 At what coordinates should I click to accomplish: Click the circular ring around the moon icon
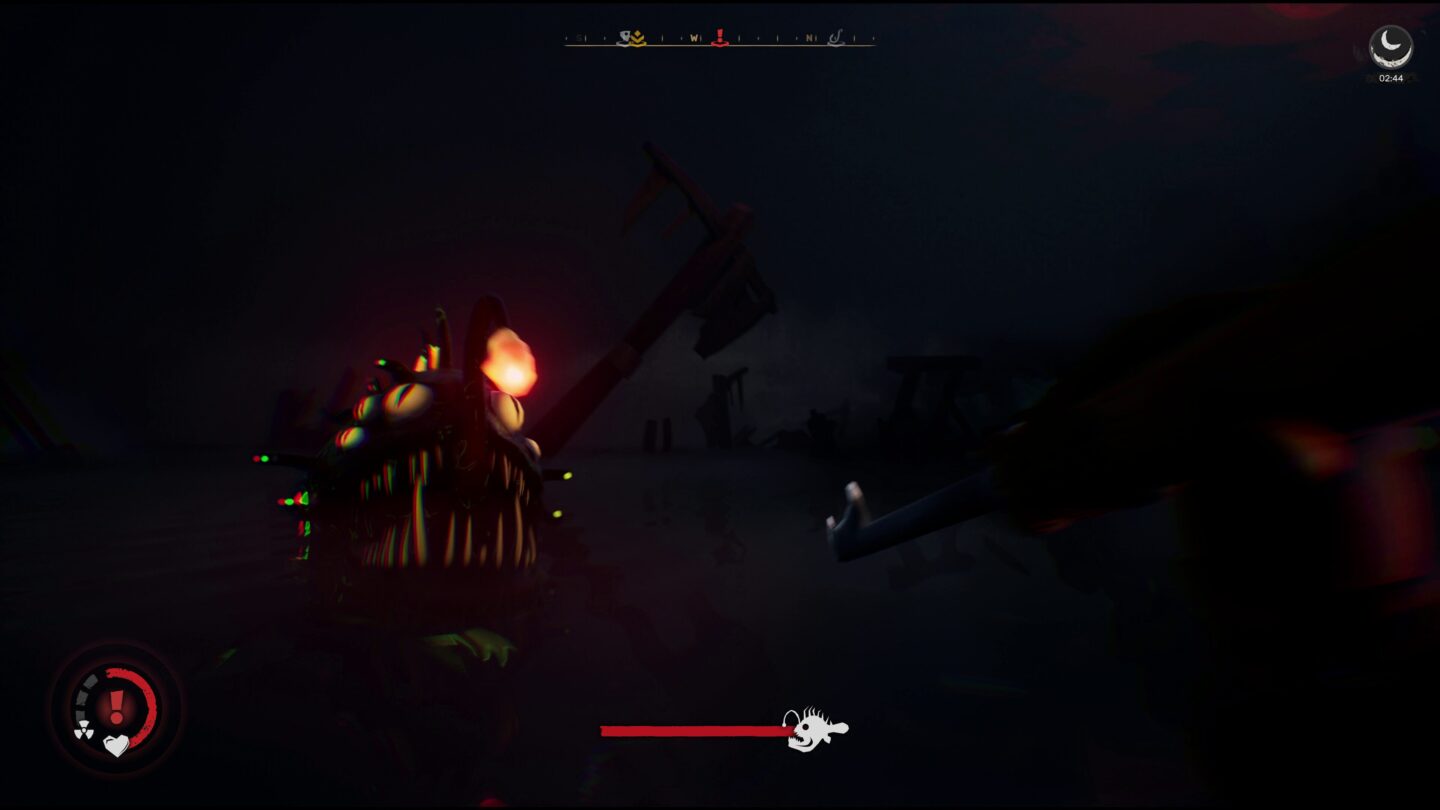tap(1390, 25)
